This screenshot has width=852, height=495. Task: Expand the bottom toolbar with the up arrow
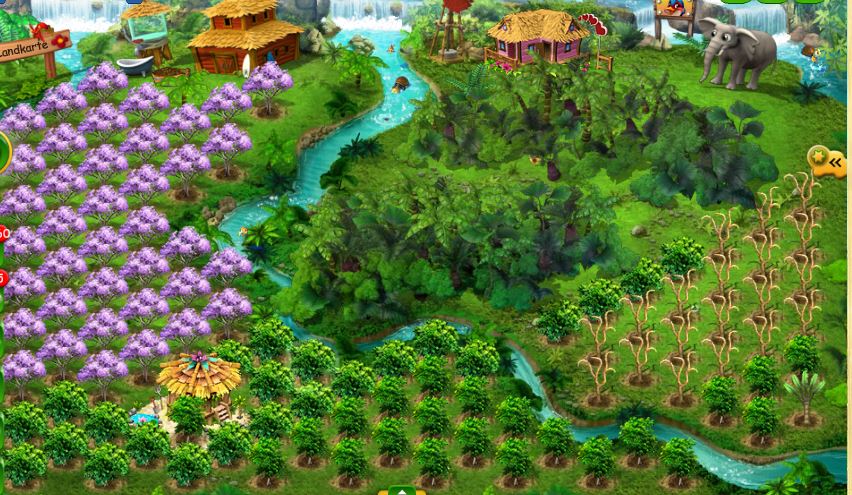pyautogui.click(x=401, y=491)
